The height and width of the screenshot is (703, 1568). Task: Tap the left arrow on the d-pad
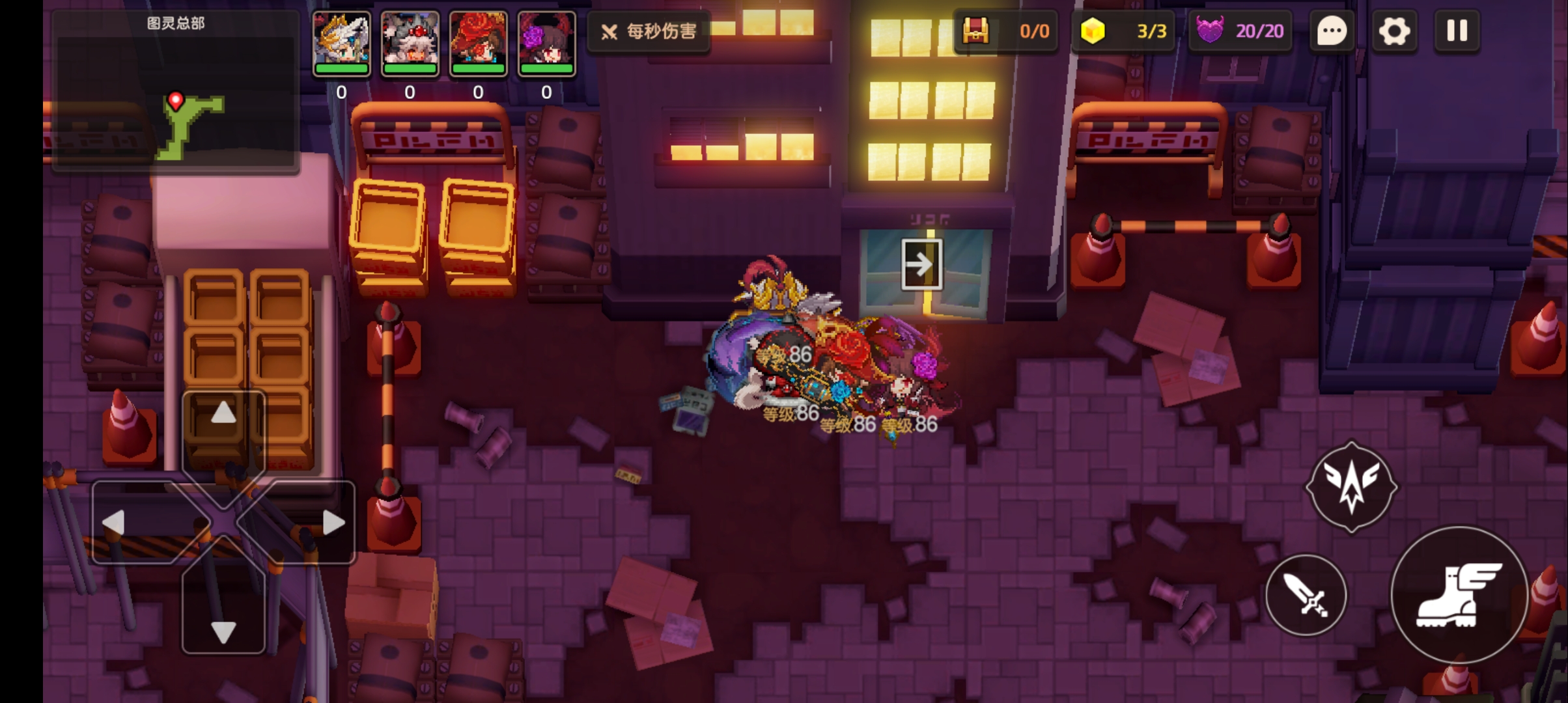pos(115,522)
